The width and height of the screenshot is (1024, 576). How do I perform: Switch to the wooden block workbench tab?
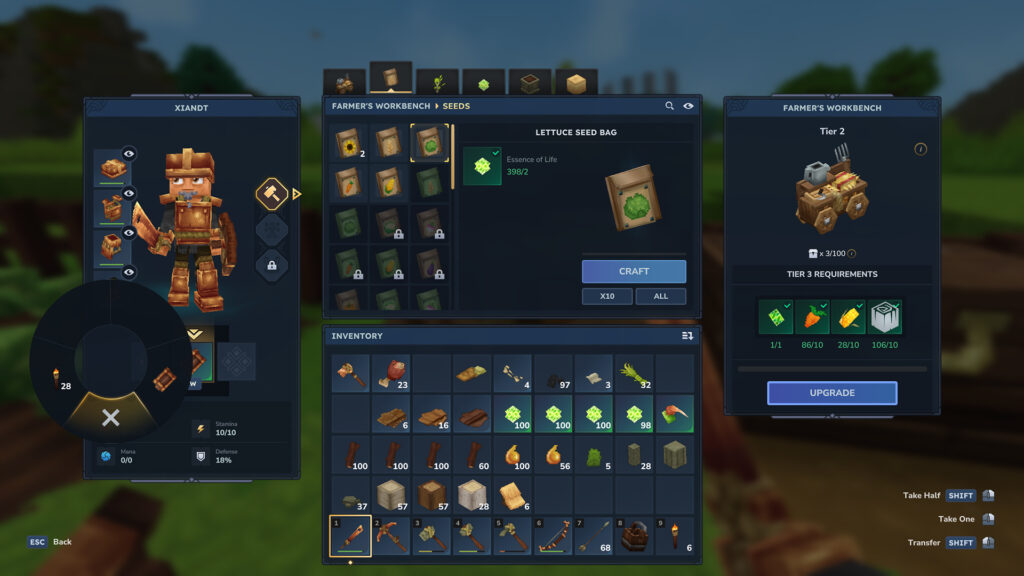coord(576,84)
